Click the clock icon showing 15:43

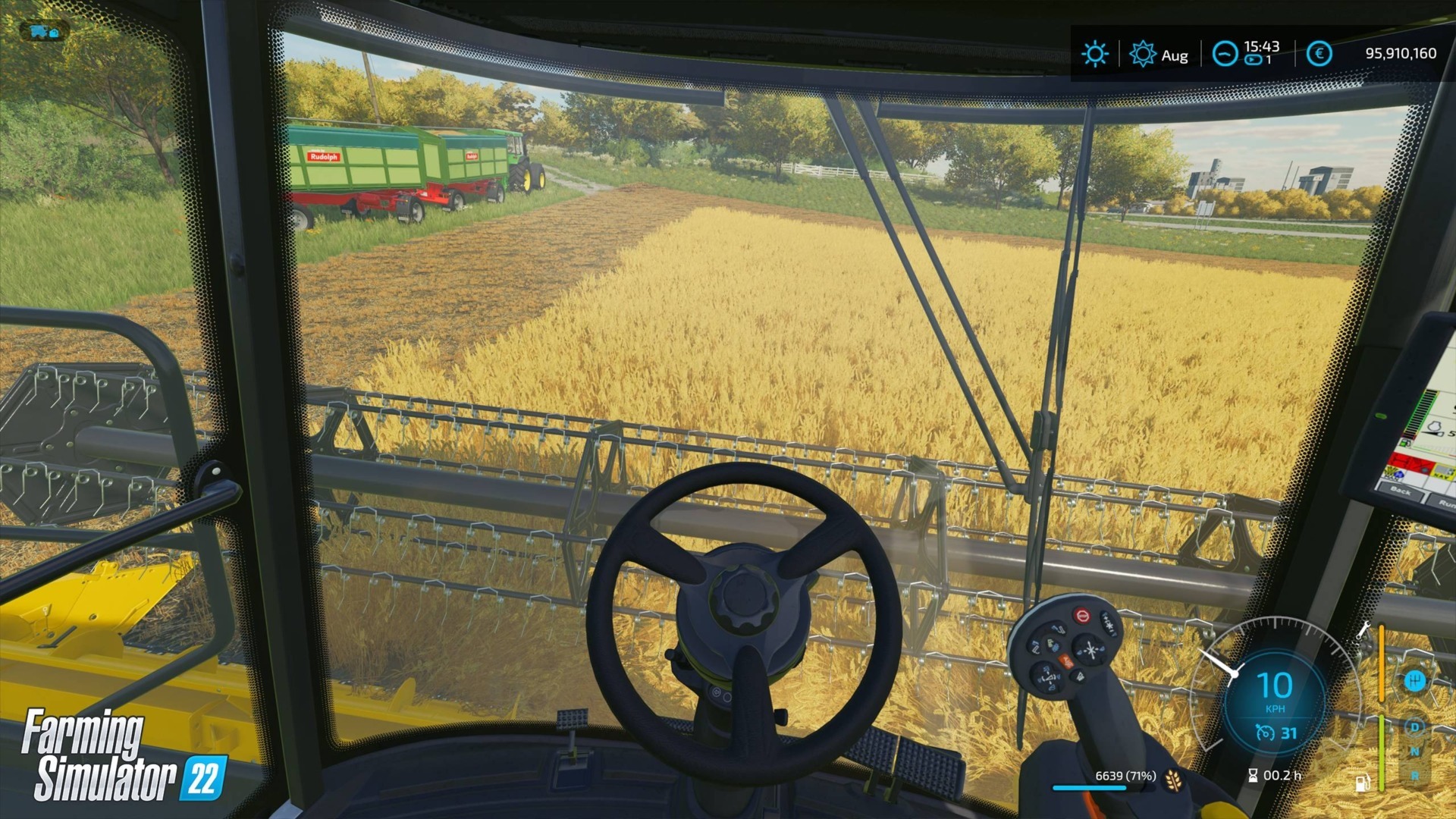pos(1225,54)
